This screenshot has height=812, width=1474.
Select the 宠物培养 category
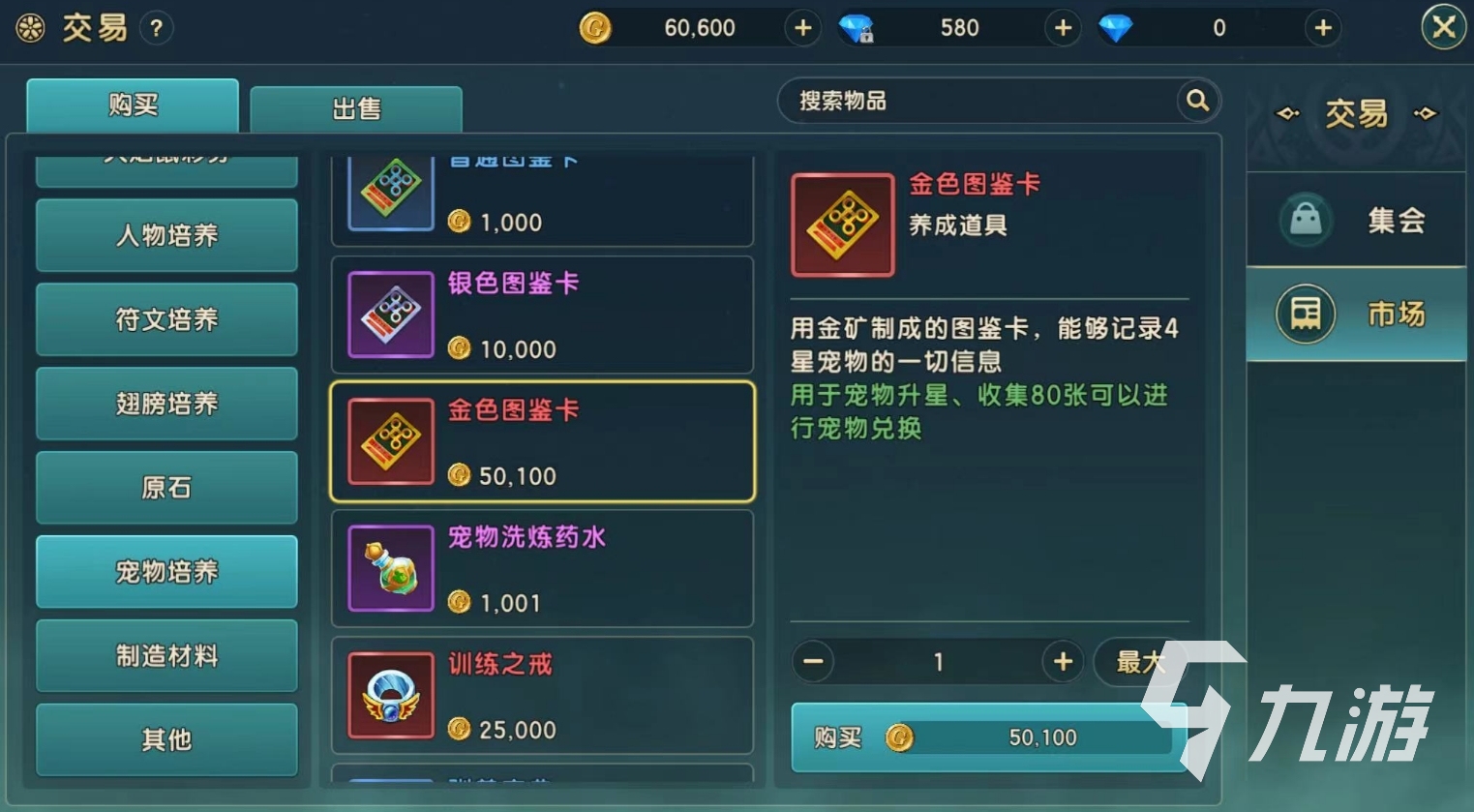[165, 571]
